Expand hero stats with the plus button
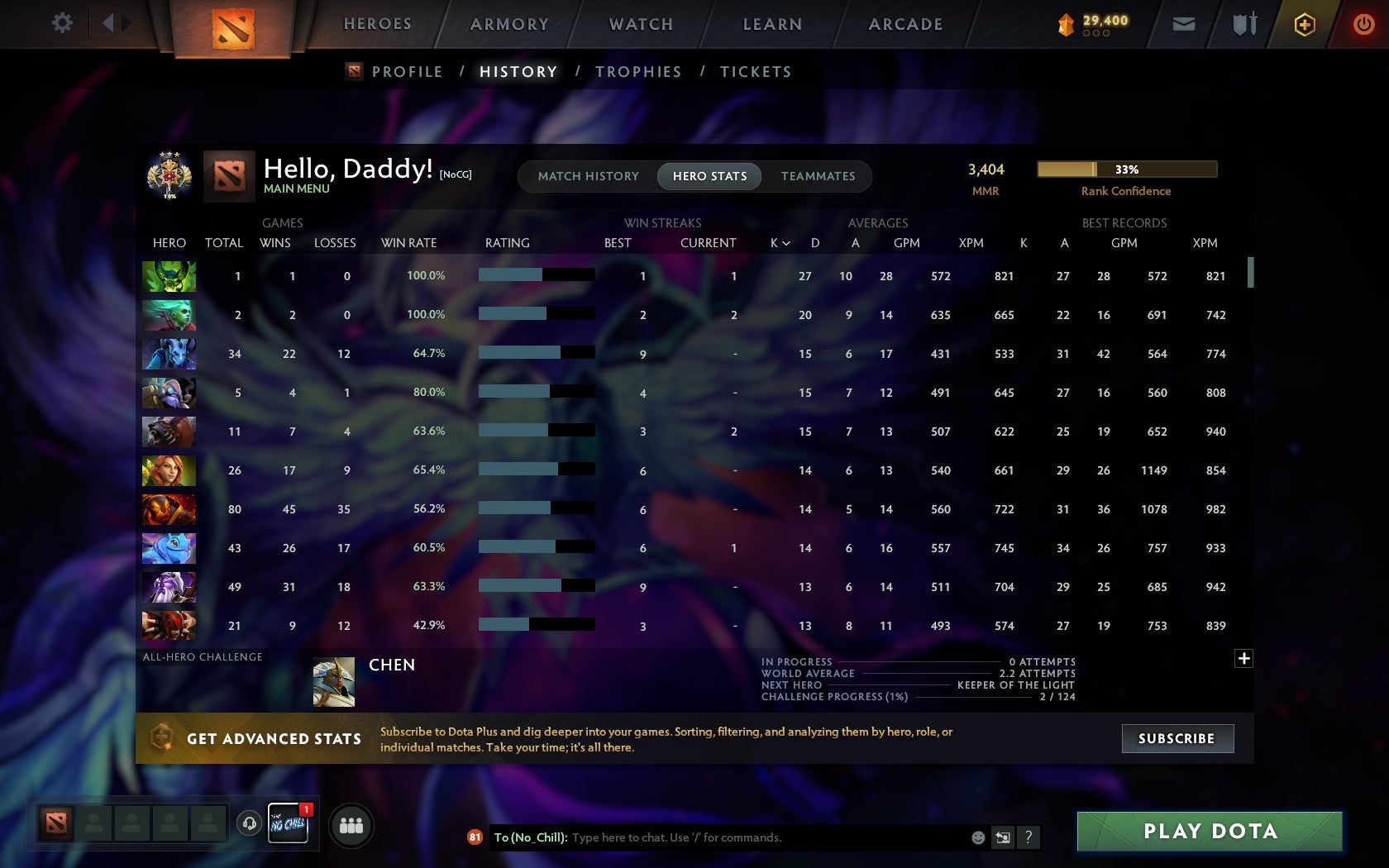Viewport: 1389px width, 868px height. (1243, 659)
